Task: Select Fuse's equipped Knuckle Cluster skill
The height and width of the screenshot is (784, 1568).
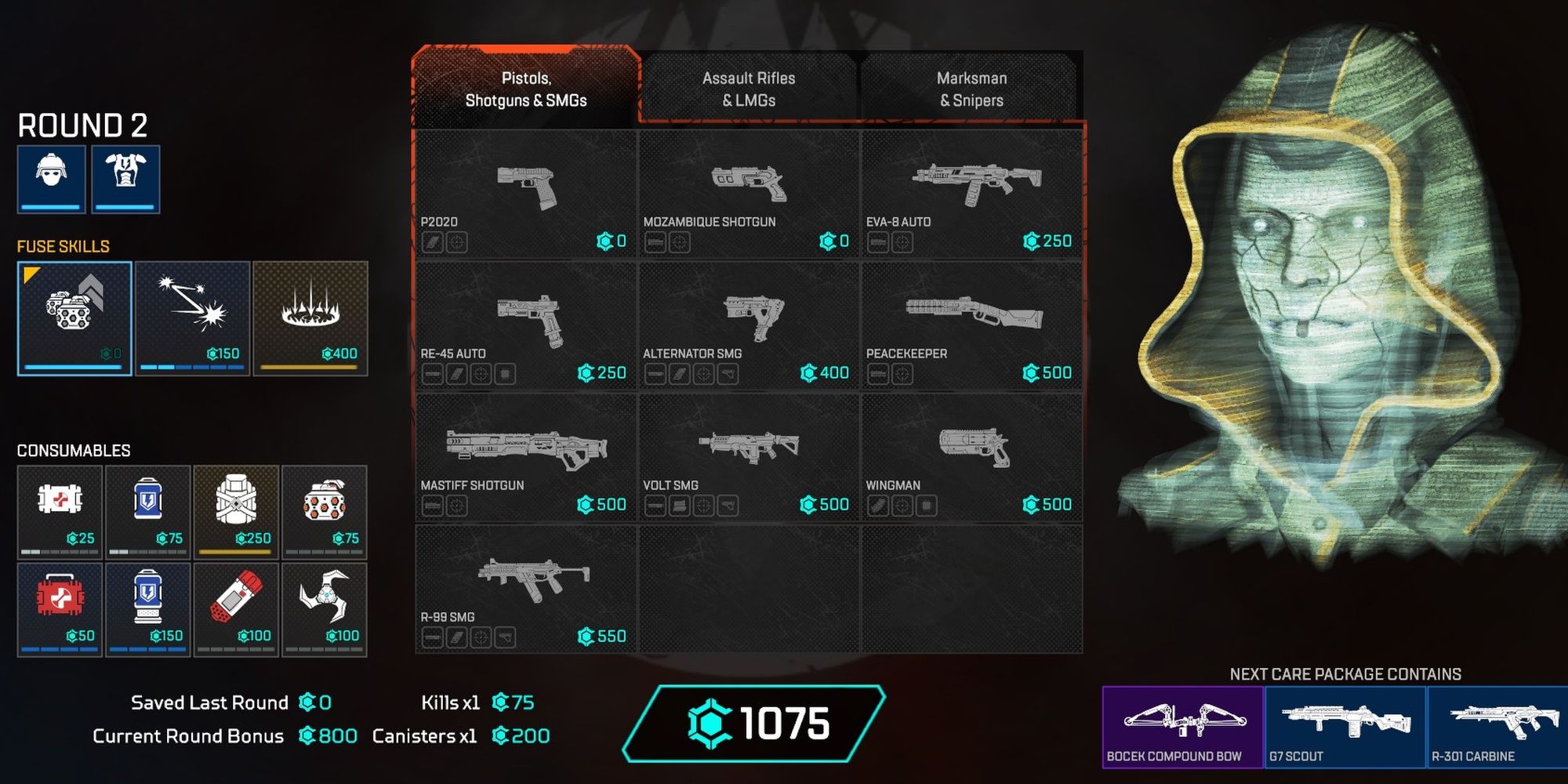Action: coord(73,314)
